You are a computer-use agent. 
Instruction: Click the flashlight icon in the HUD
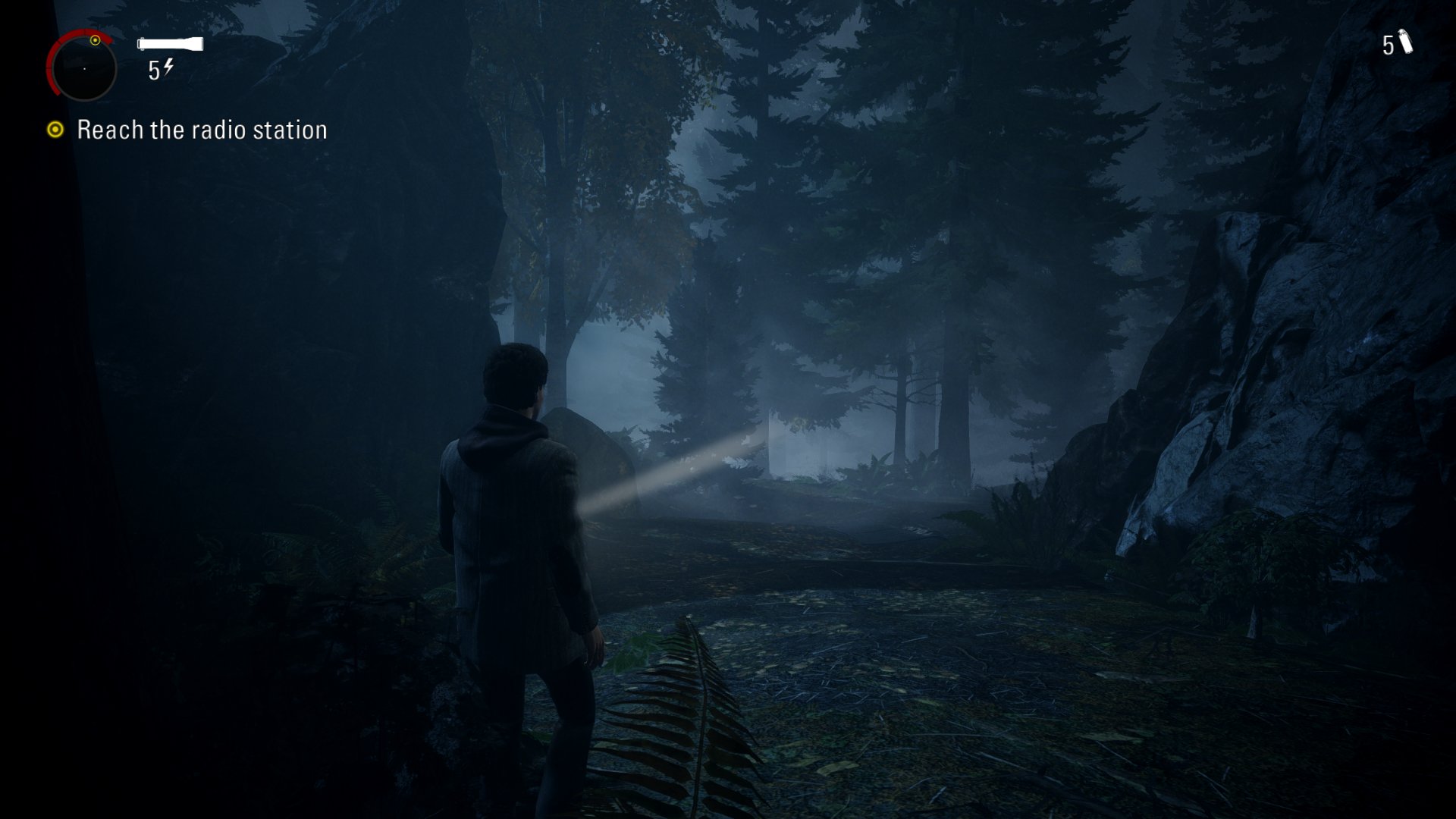tap(170, 44)
